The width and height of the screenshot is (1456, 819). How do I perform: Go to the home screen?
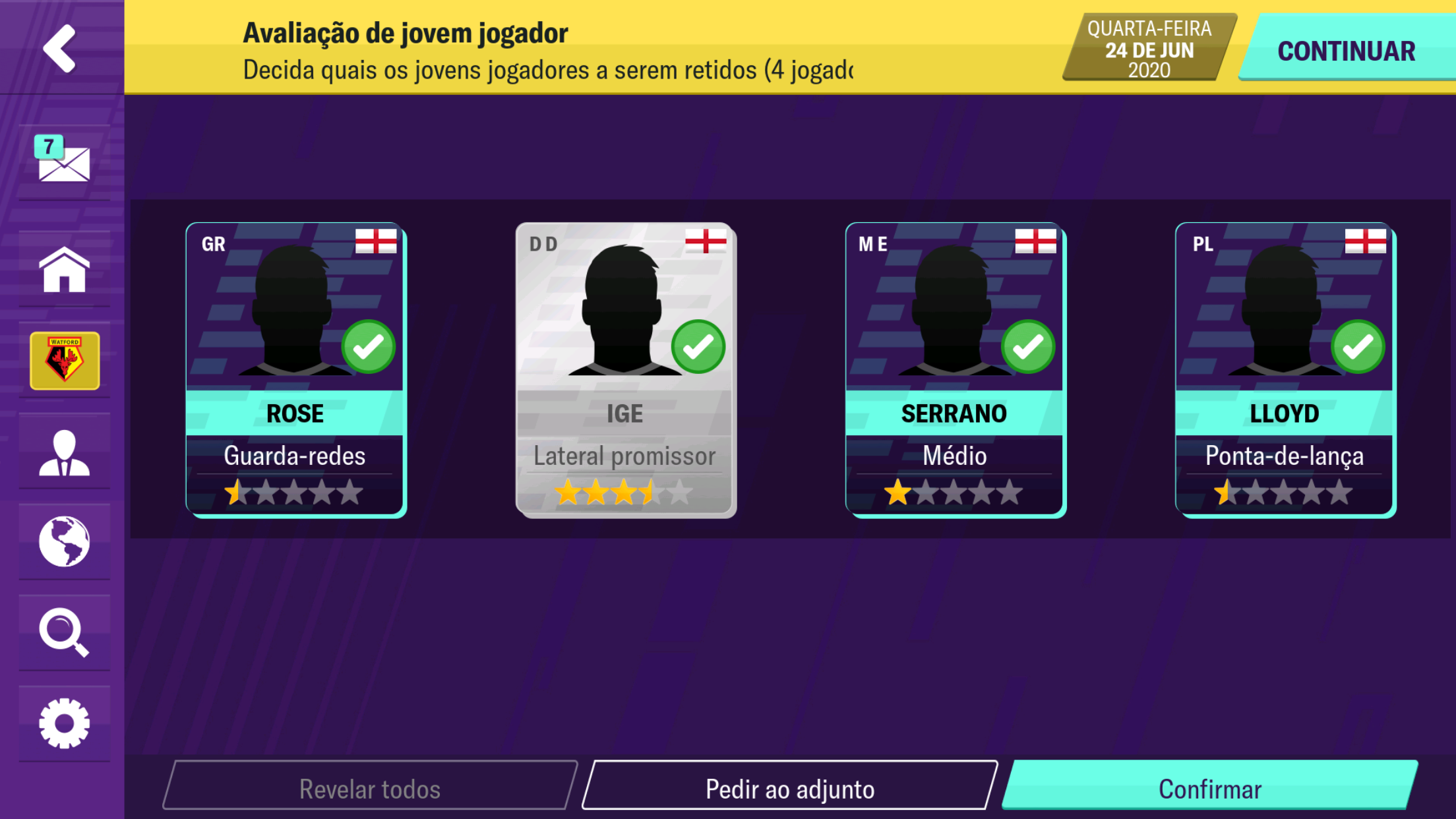point(64,270)
